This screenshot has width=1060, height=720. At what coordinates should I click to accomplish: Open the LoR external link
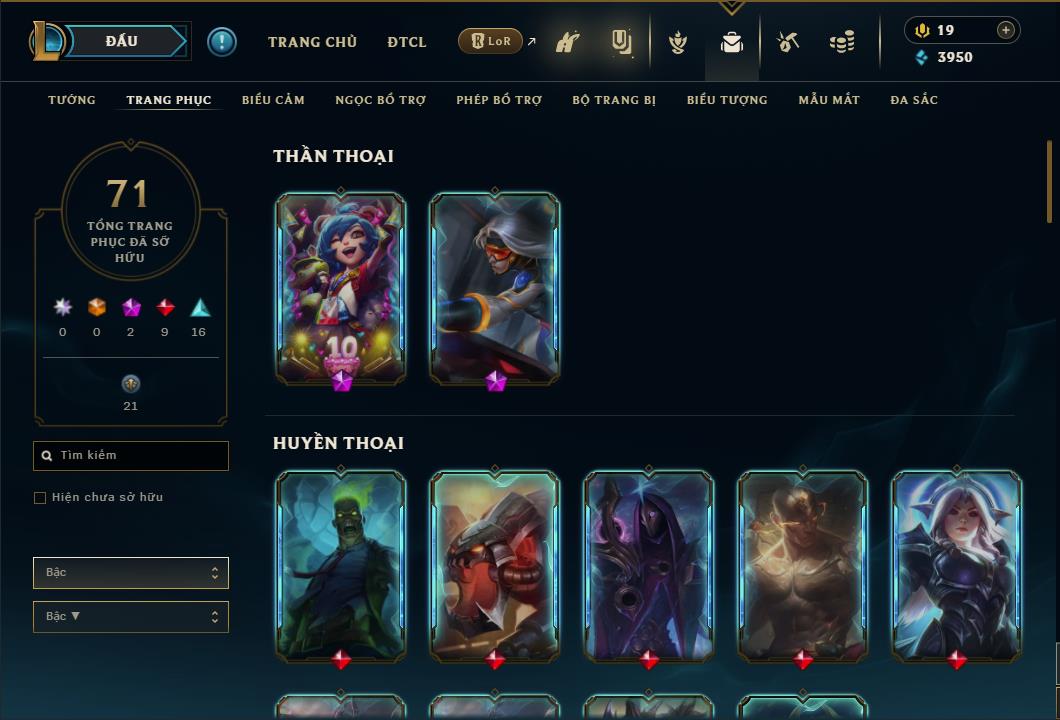tap(491, 41)
